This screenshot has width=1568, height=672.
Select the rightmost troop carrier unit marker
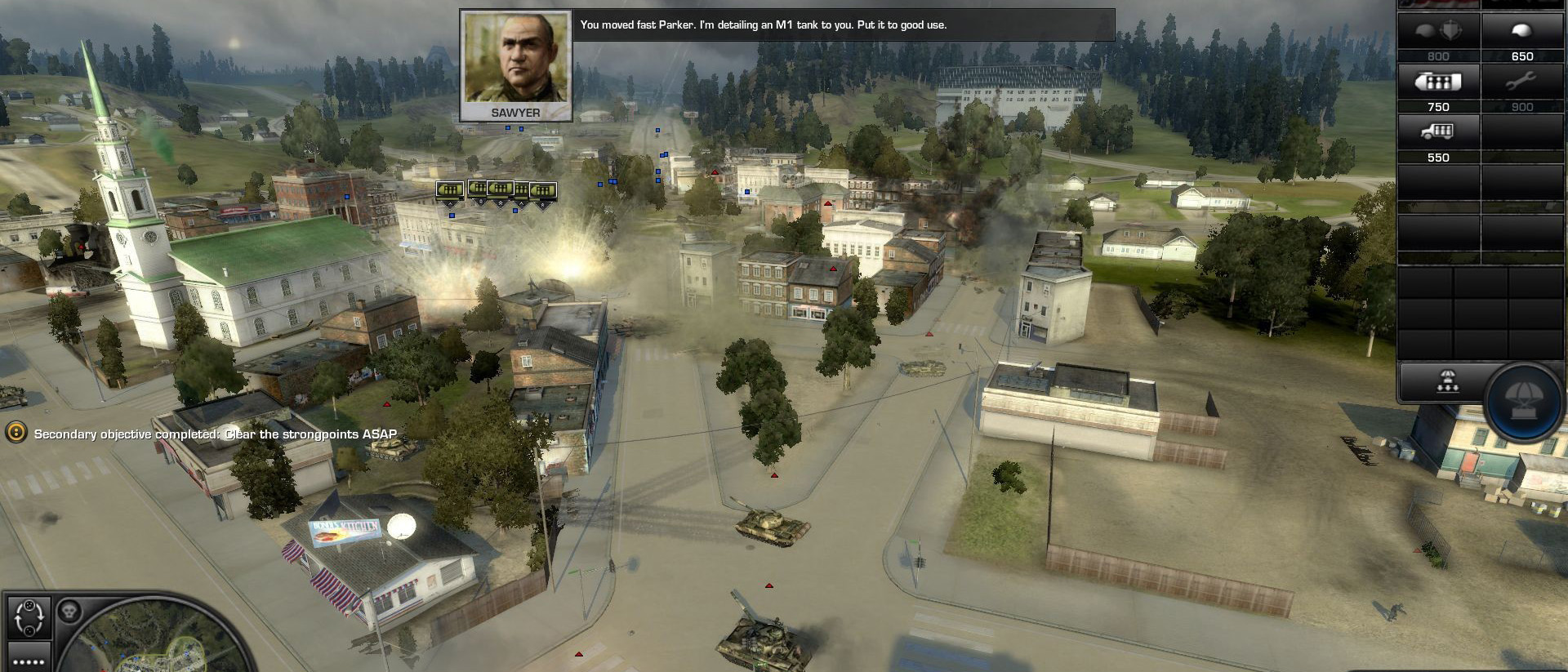tap(544, 191)
